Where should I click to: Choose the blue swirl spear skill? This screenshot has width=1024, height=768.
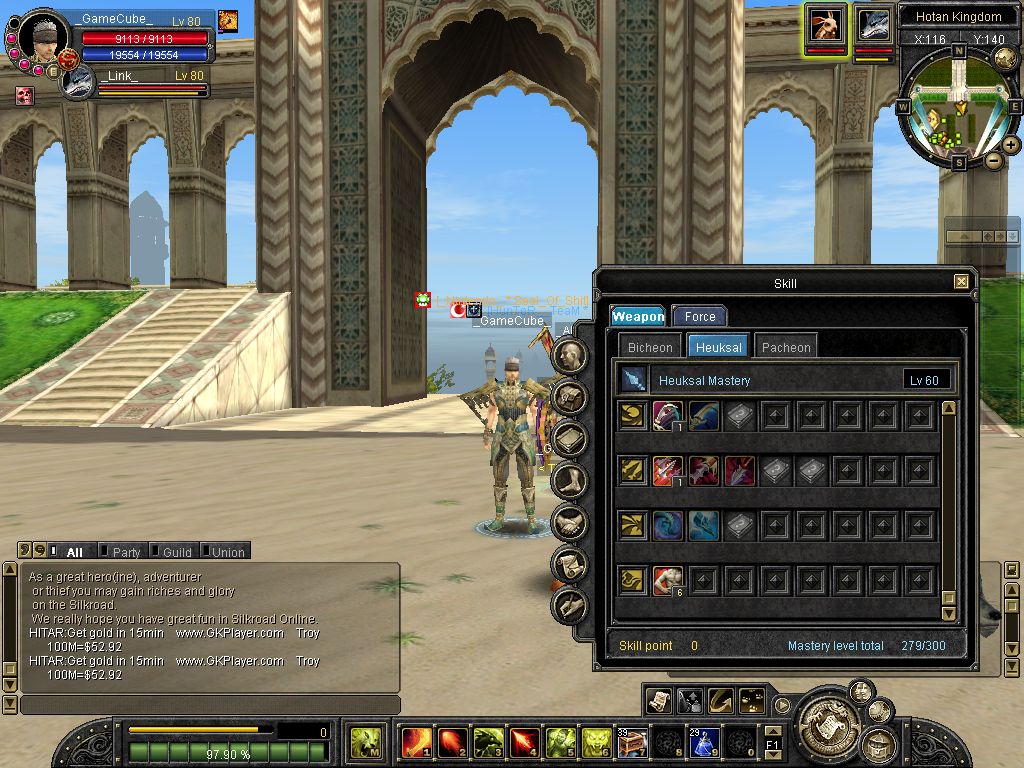point(667,525)
